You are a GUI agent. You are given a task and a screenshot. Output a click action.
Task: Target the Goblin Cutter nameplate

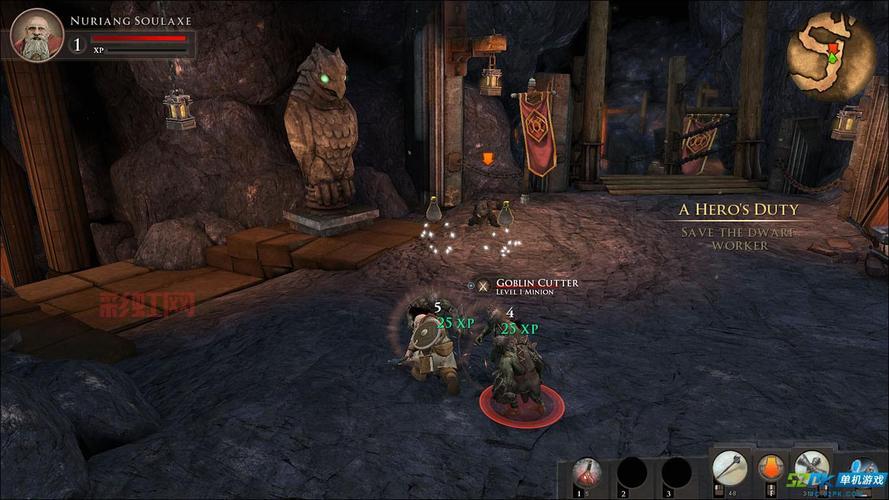(x=528, y=283)
